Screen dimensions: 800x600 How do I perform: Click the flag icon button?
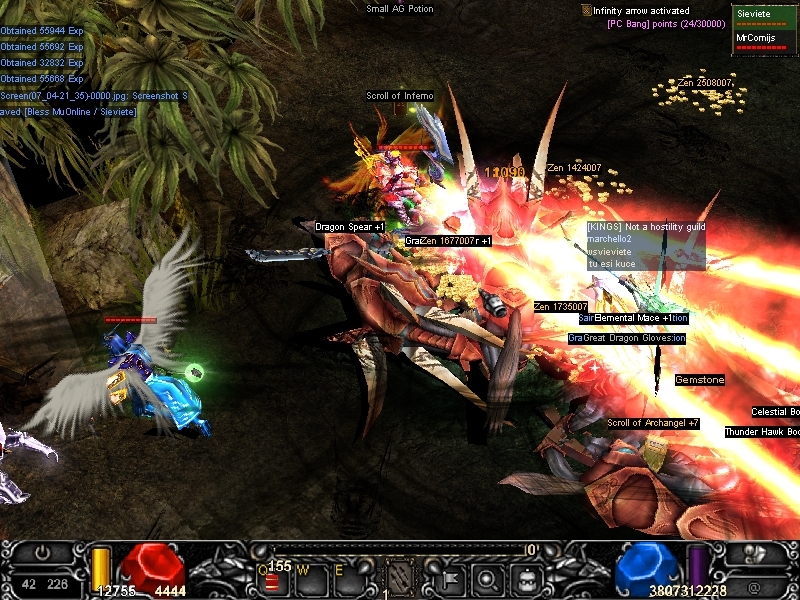coord(446,577)
